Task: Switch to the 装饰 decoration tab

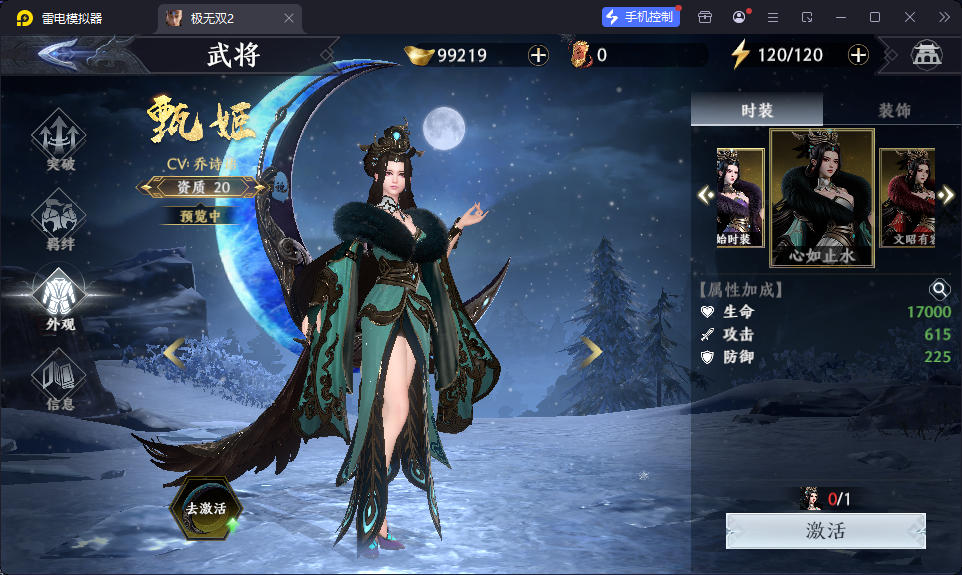Action: (x=893, y=110)
